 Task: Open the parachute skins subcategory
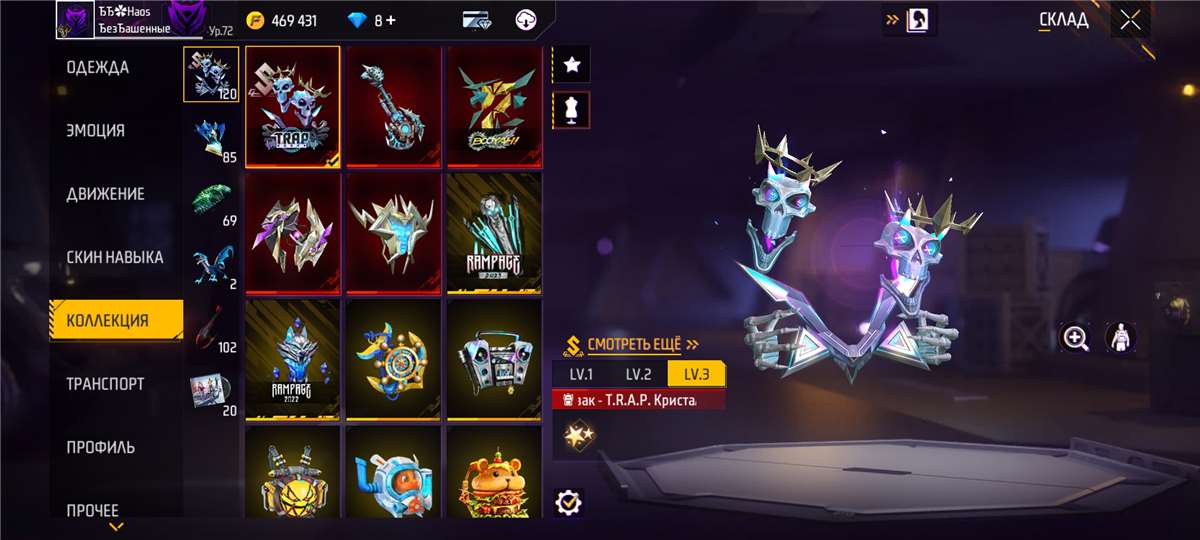[x=211, y=199]
